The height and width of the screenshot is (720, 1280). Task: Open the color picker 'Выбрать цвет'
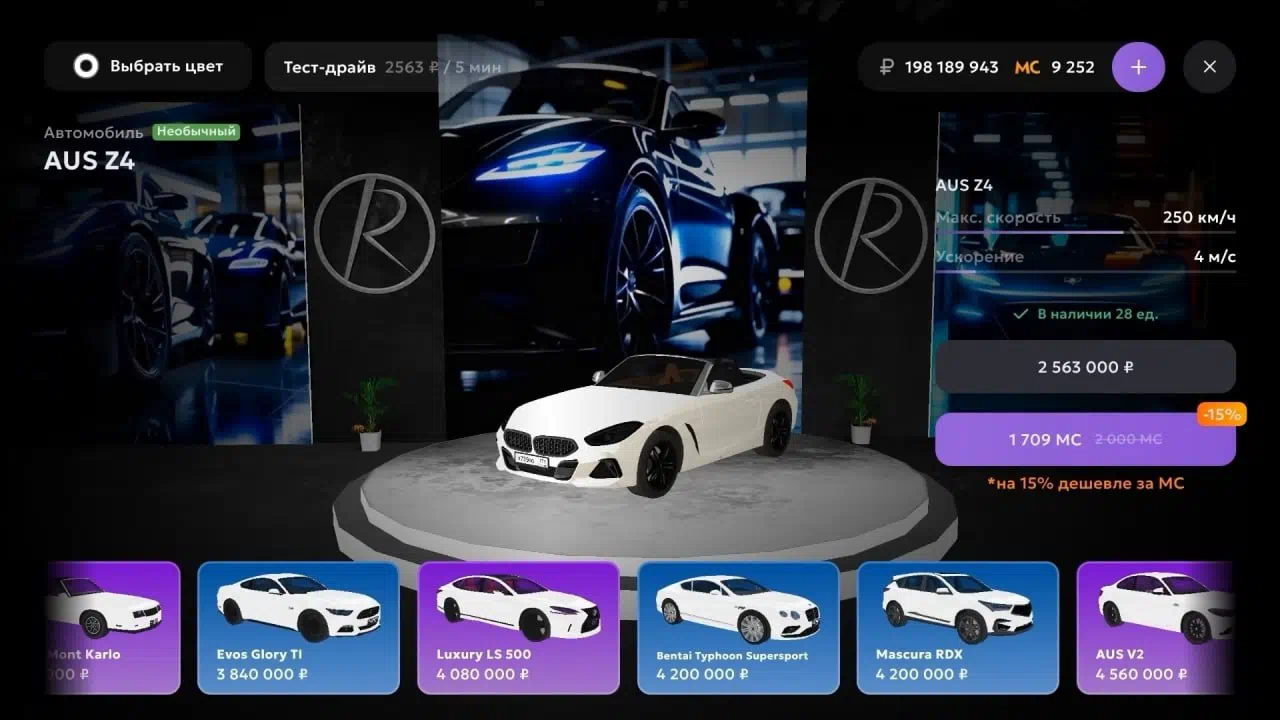148,67
